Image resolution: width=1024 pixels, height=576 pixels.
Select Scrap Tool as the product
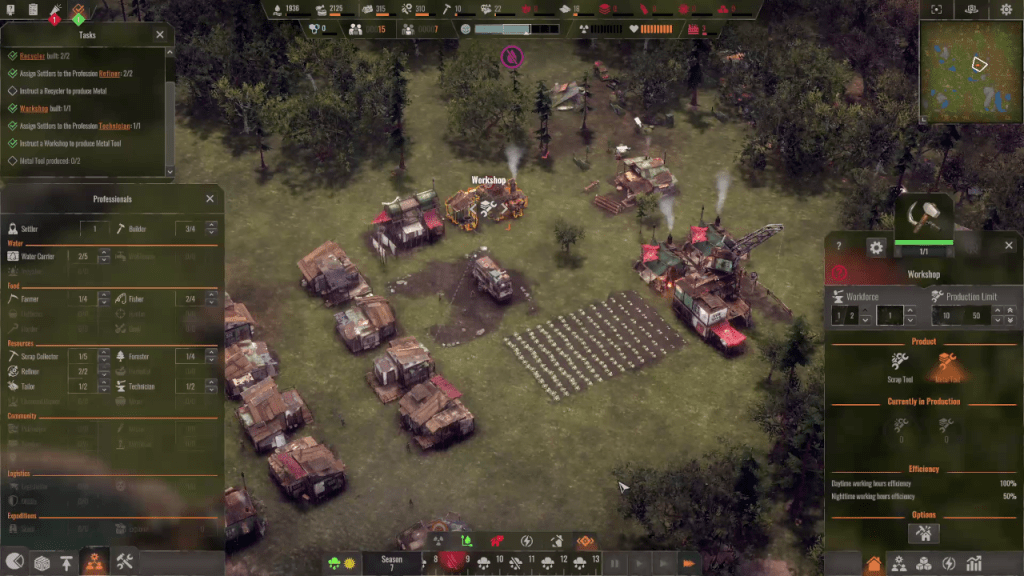pos(900,366)
